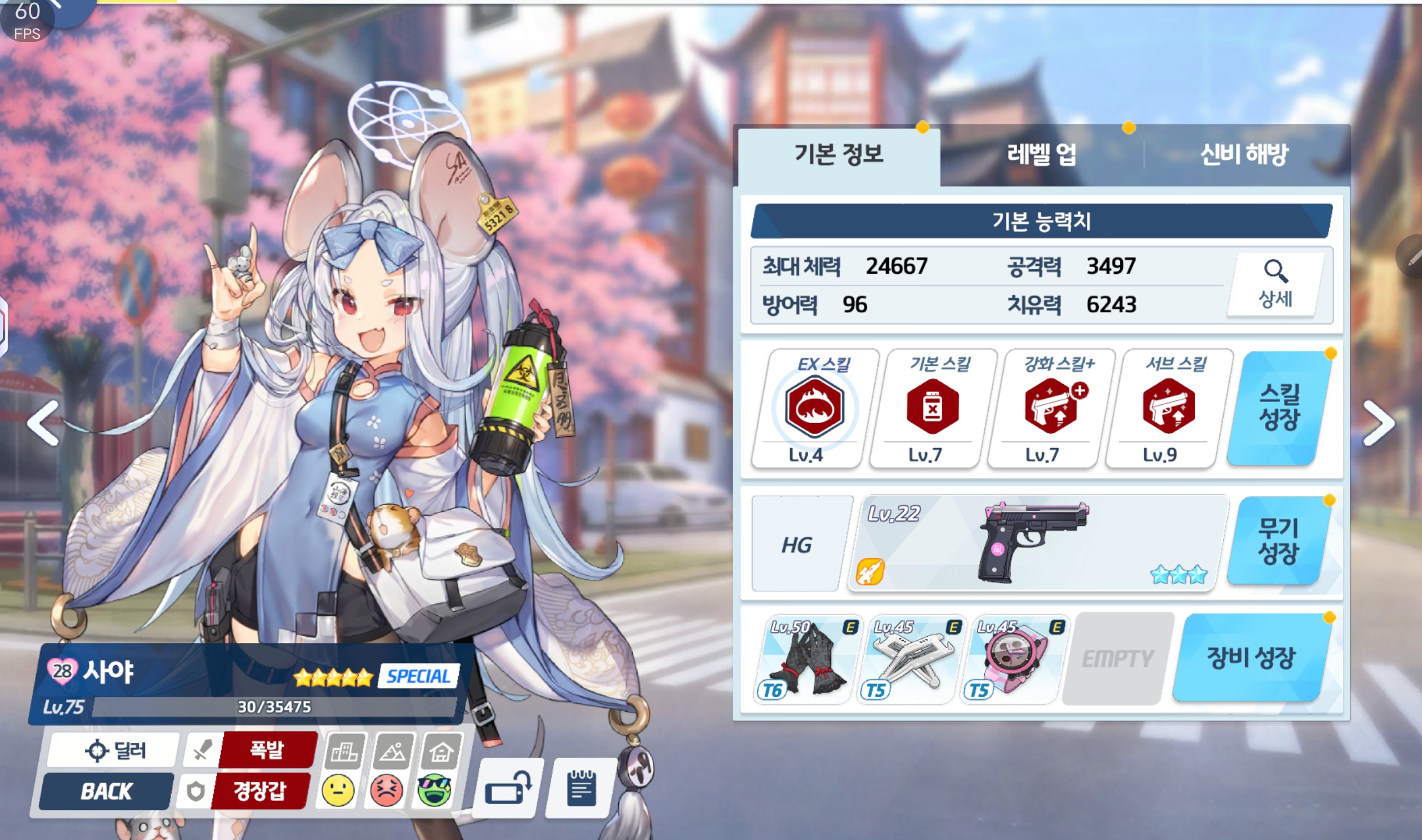Open 스킬 성장 skill upgrade
This screenshot has height=840, width=1422.
pos(1279,408)
